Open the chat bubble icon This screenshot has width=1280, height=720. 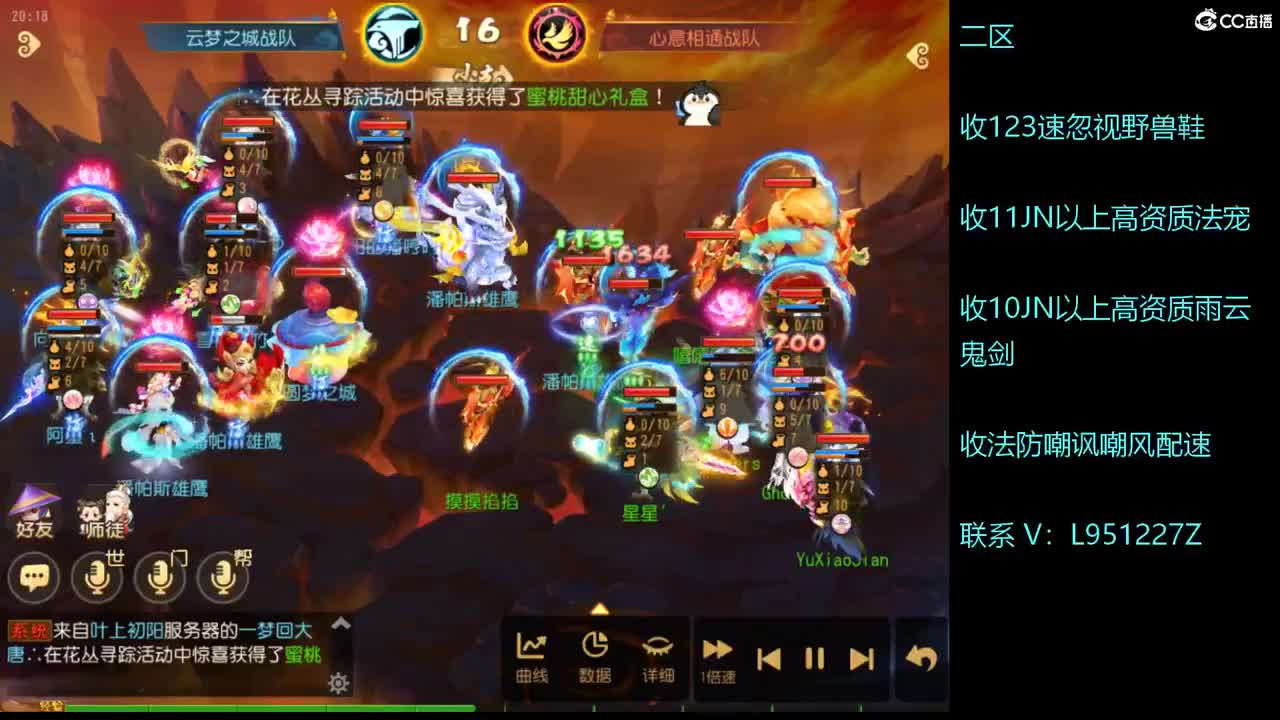click(33, 577)
